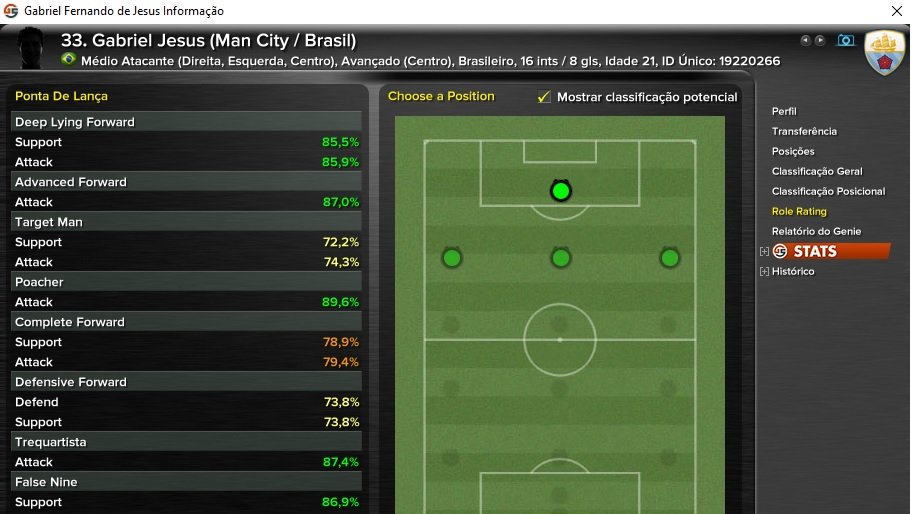912x514 pixels.
Task: Open Classificação Posicional page
Action: 828,191
